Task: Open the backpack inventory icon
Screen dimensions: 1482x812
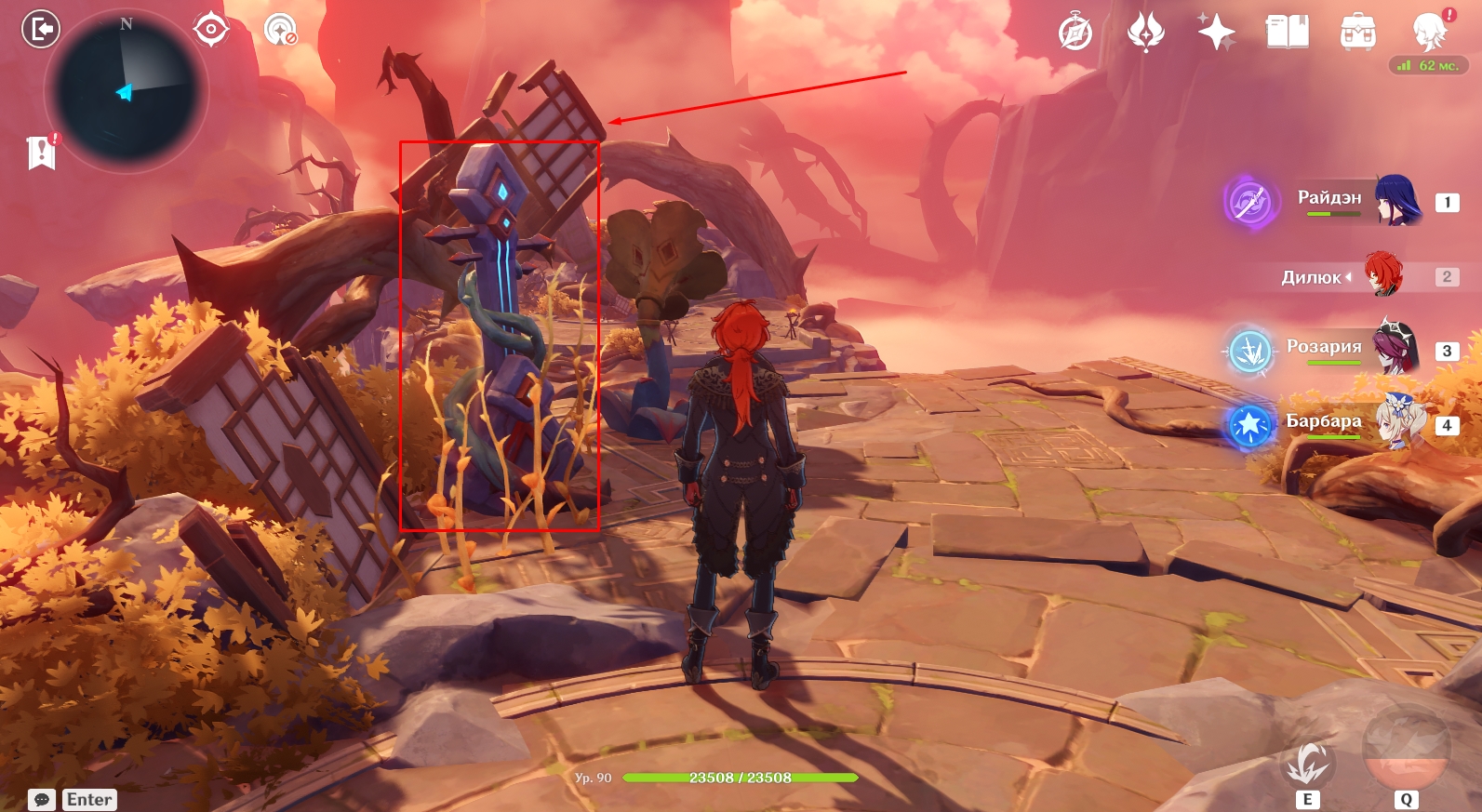Action: coord(1357,32)
